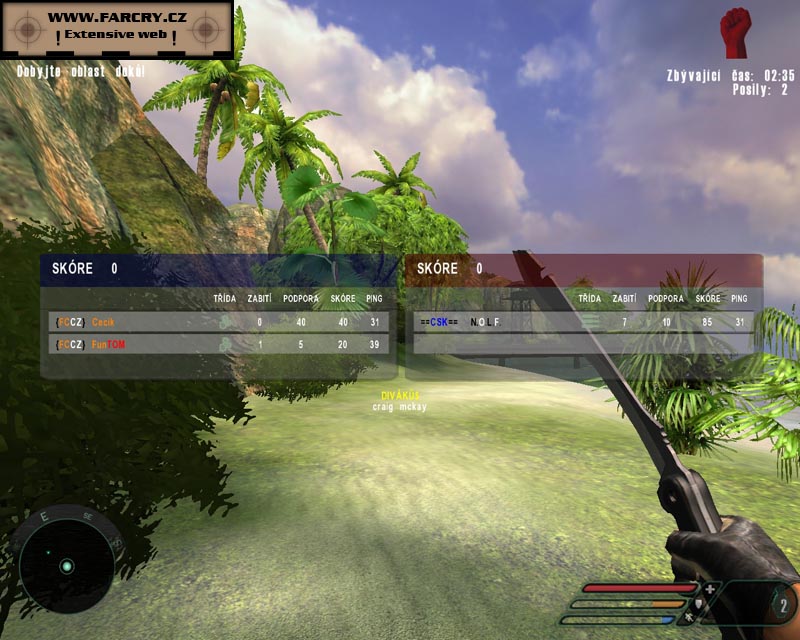The width and height of the screenshot is (800, 640).
Task: Click the red fist team icon
Action: (736, 31)
